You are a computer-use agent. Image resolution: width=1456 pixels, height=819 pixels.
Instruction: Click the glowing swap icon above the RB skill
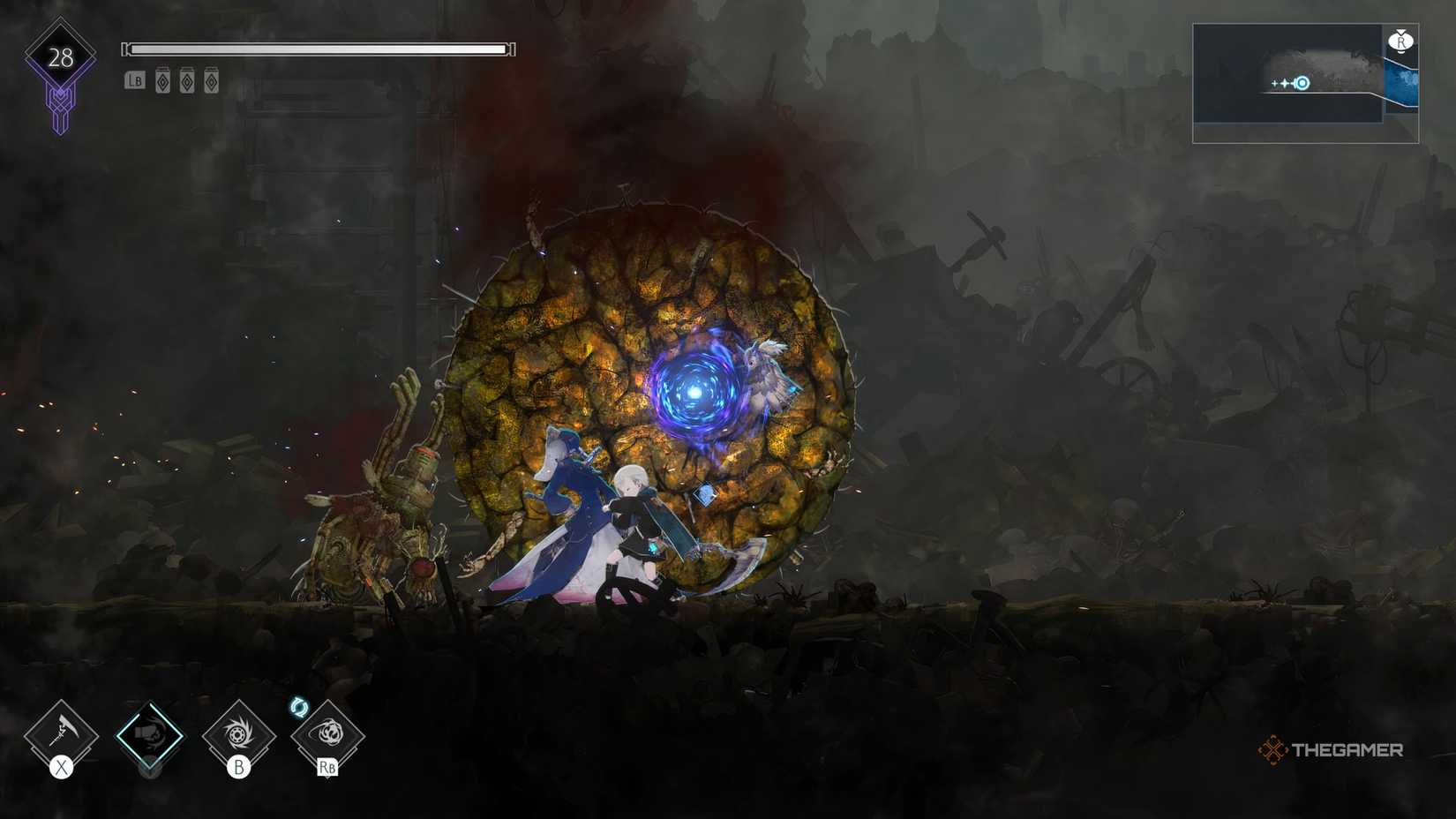[x=300, y=706]
